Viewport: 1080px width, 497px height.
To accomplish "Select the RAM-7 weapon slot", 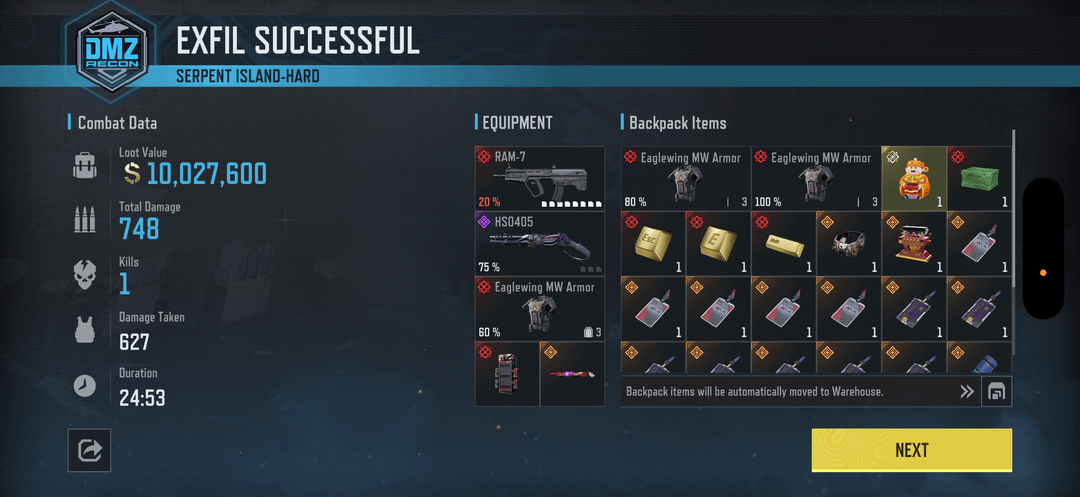I will point(540,178).
